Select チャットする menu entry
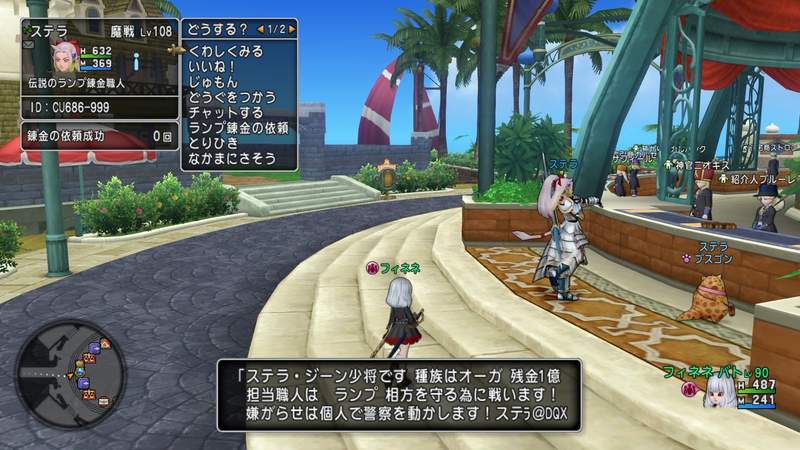 tap(225, 112)
